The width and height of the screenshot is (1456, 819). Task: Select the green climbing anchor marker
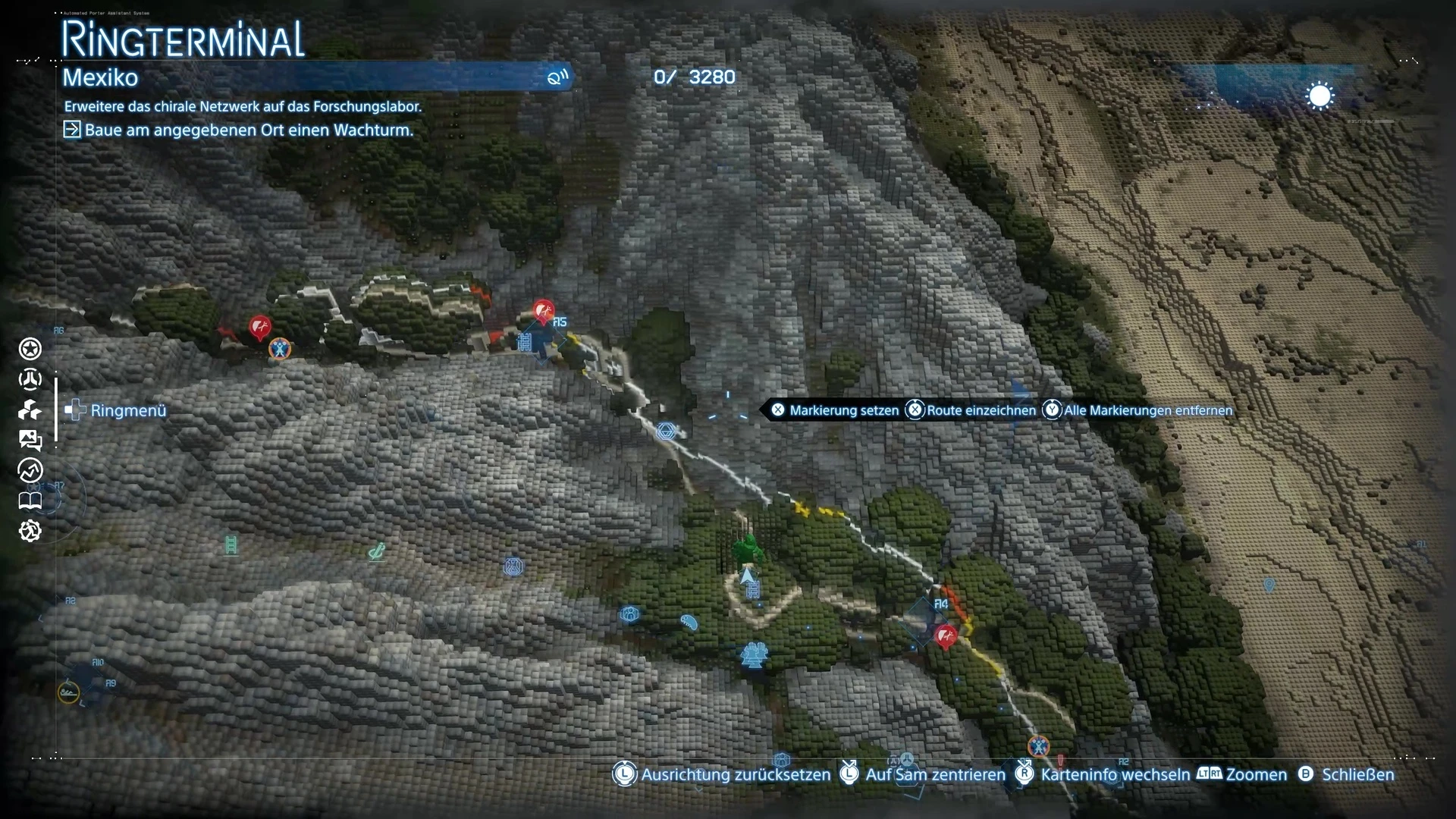coord(376,551)
